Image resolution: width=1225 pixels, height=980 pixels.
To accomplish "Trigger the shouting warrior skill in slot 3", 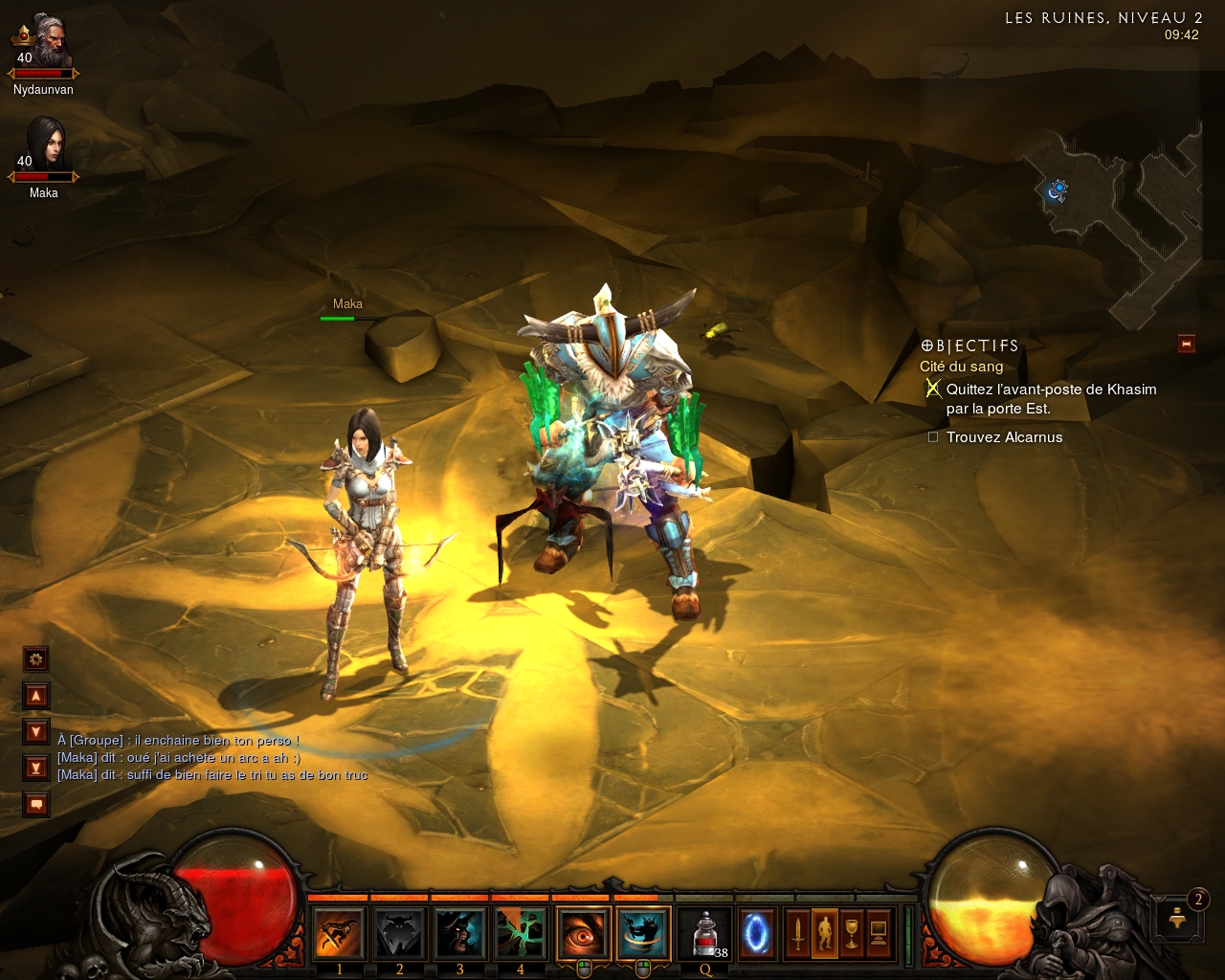I will click(460, 933).
